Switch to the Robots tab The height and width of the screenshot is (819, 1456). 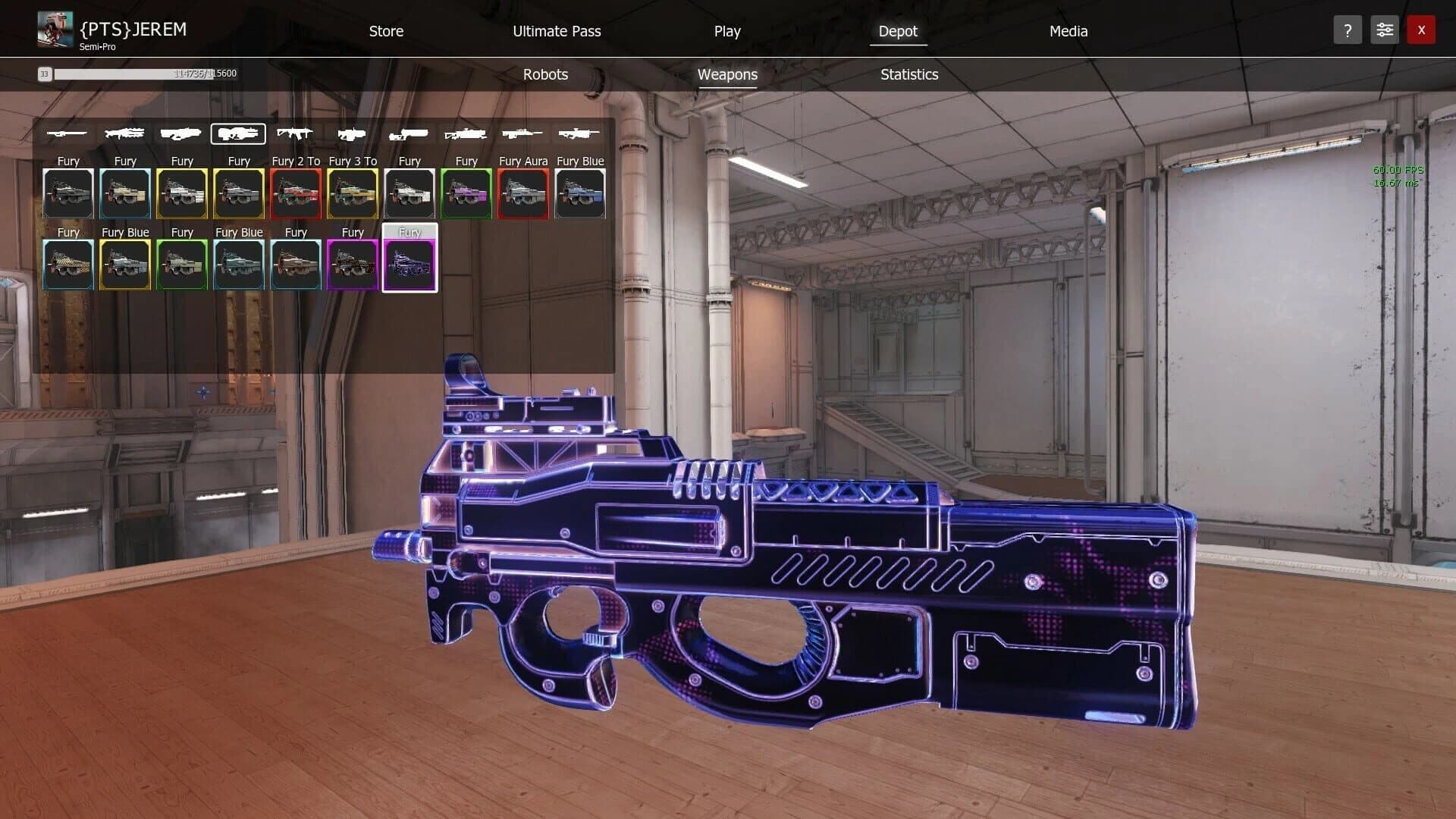[544, 74]
